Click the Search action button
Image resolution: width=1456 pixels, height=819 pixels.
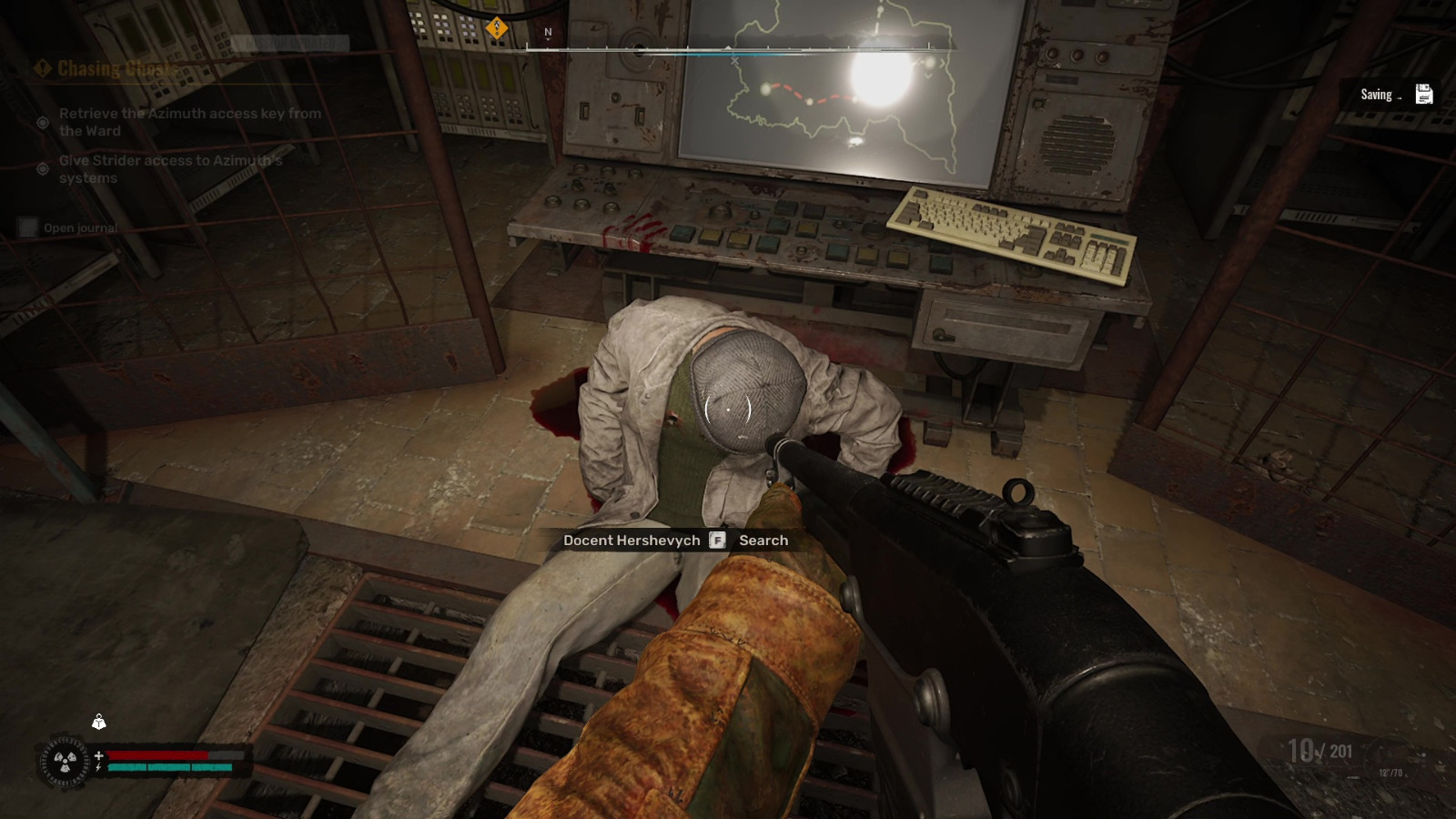[763, 540]
